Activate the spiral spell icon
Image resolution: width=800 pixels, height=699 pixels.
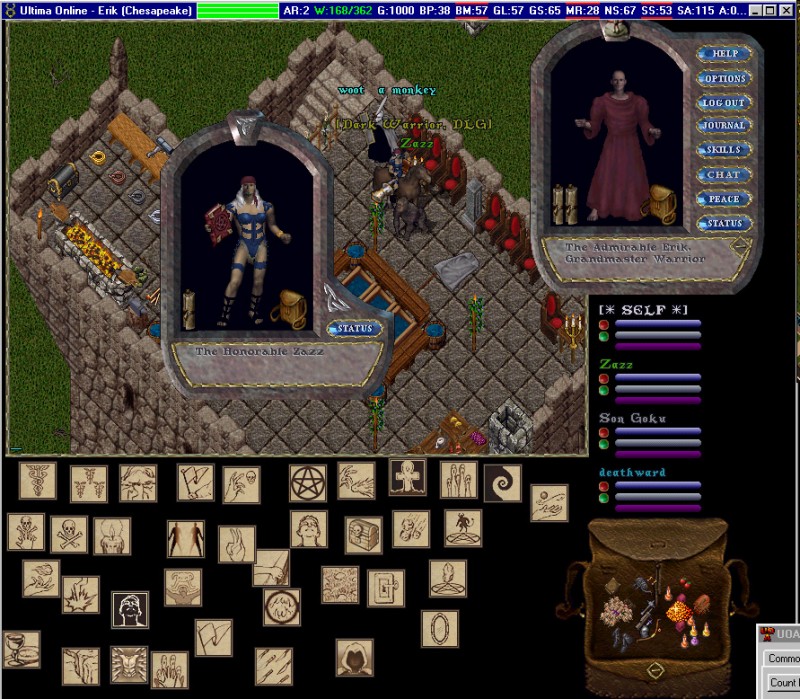click(503, 483)
